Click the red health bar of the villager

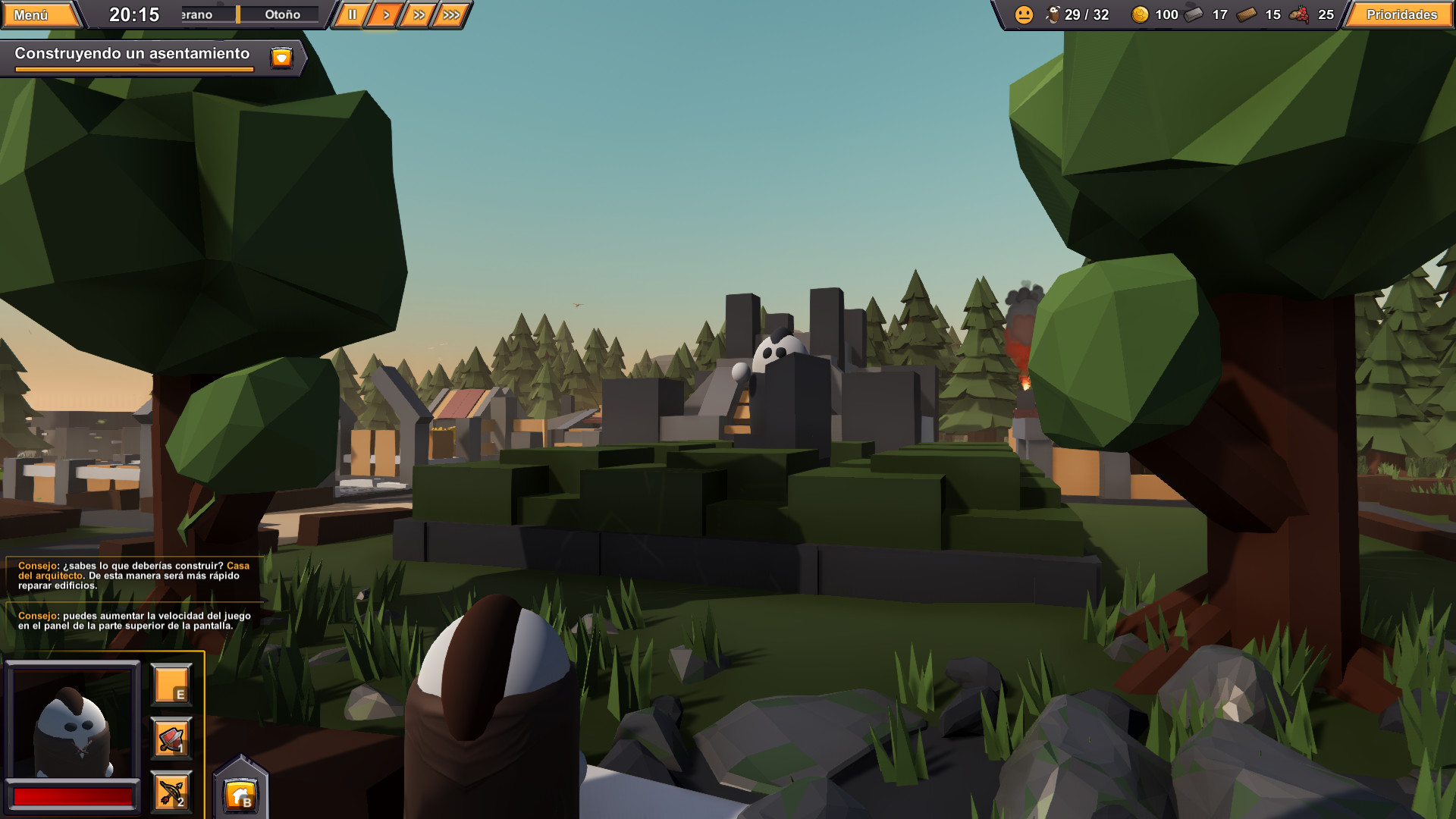click(73, 795)
